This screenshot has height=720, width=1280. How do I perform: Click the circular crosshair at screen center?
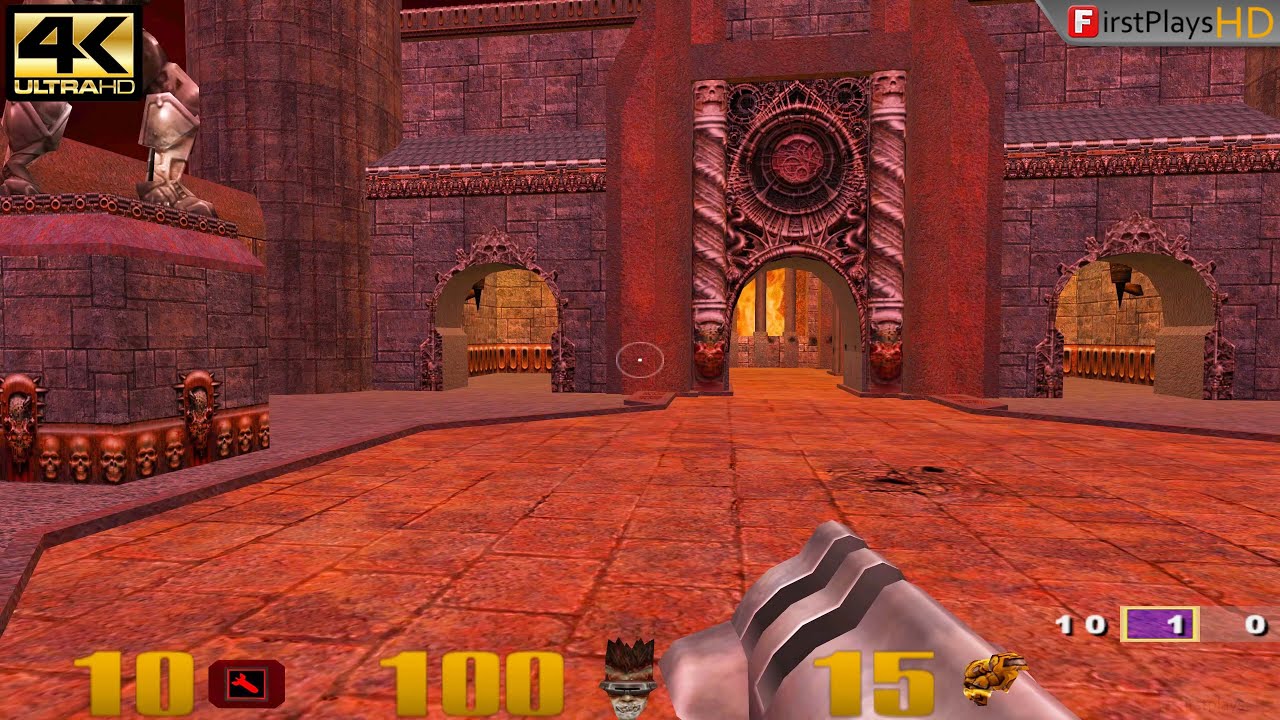click(x=640, y=358)
